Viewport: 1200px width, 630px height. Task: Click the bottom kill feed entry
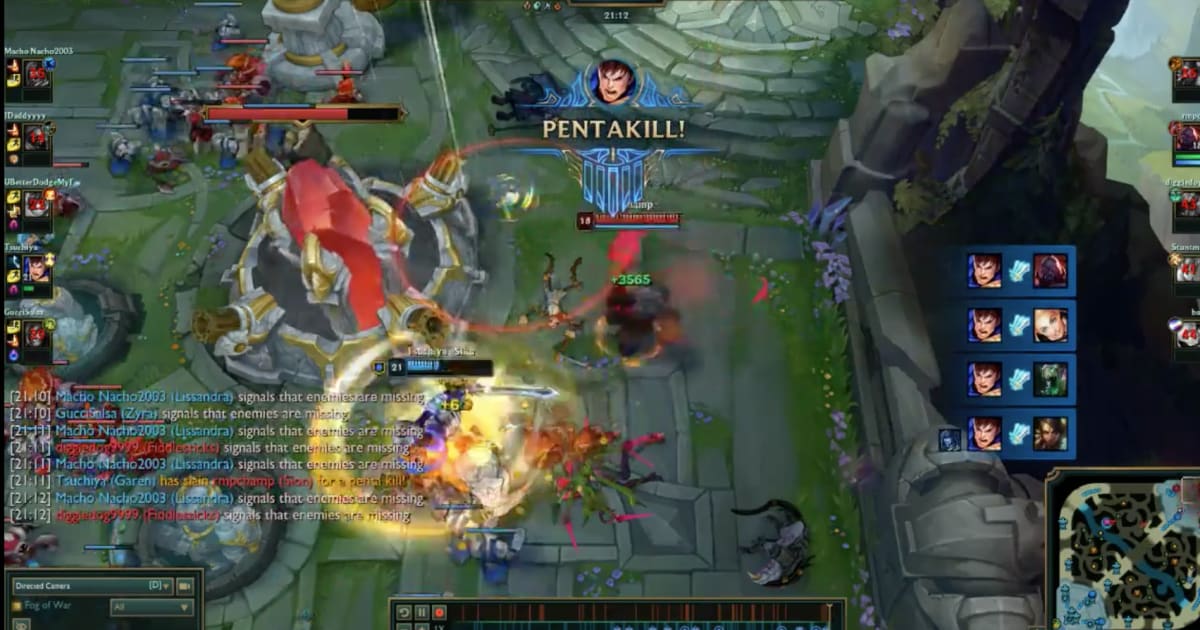coord(1016,433)
